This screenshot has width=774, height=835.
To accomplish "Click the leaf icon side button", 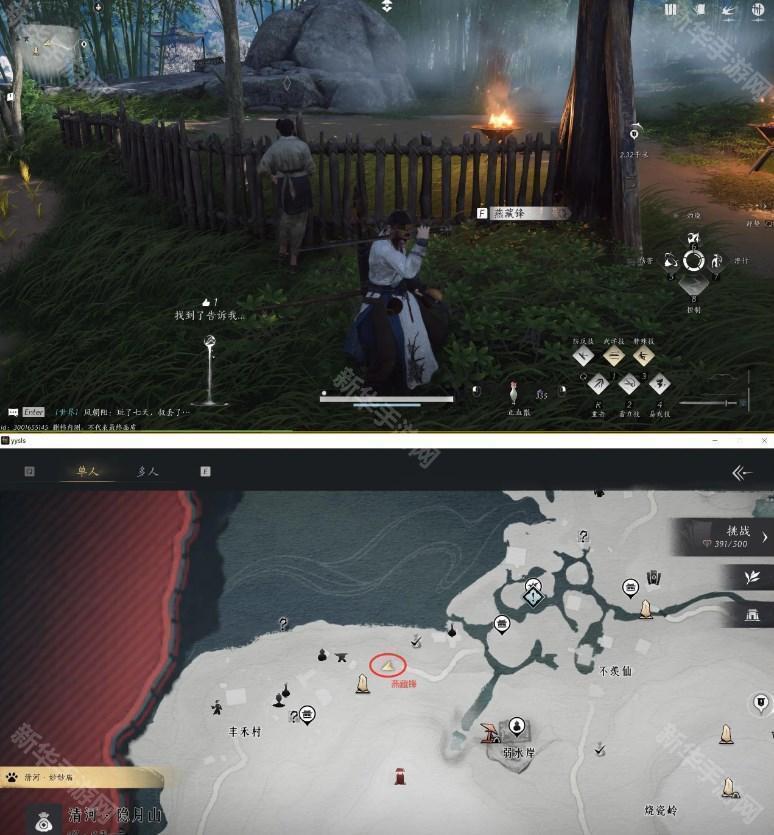I will tap(751, 577).
